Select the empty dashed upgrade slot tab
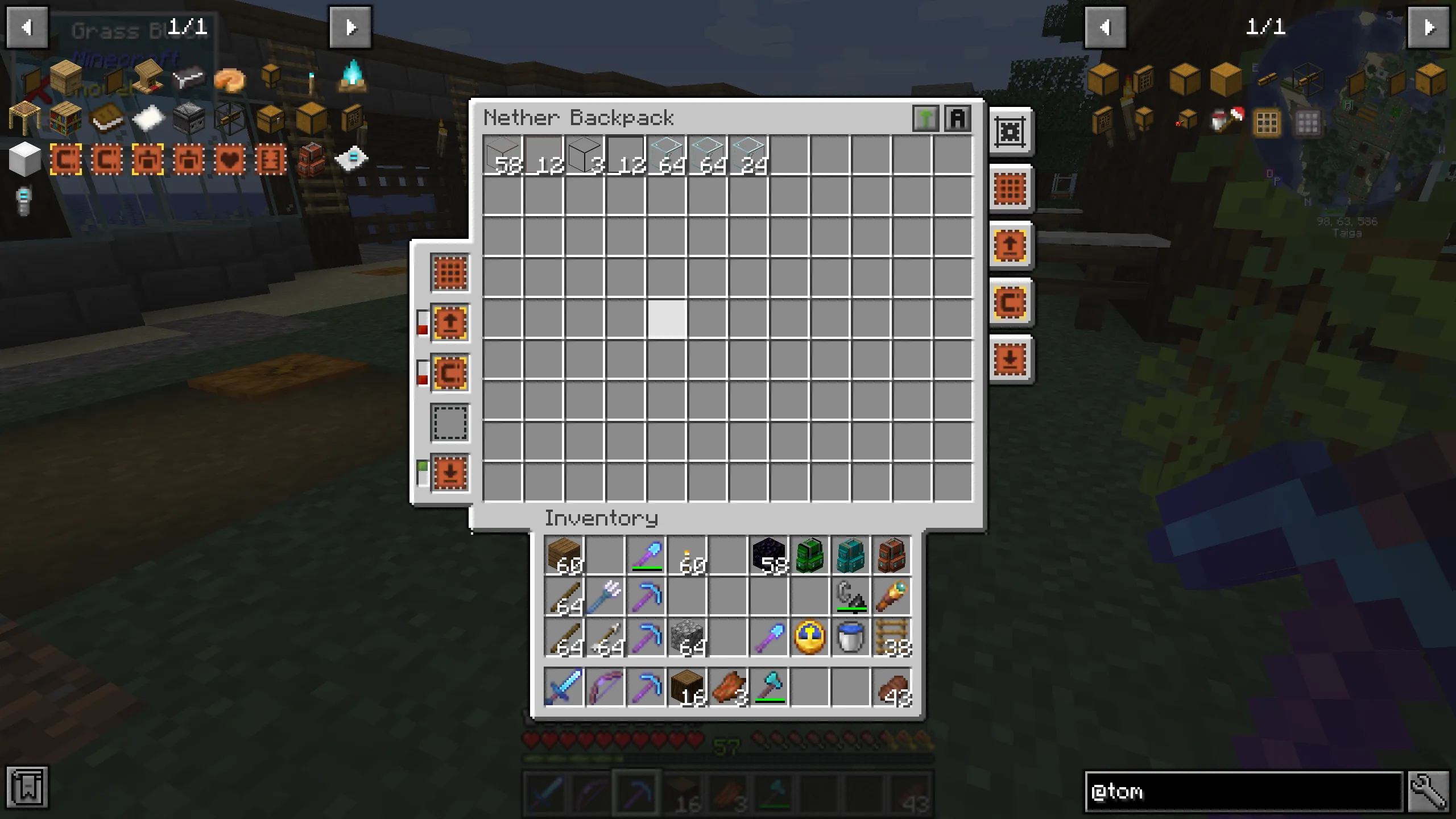 coord(450,423)
